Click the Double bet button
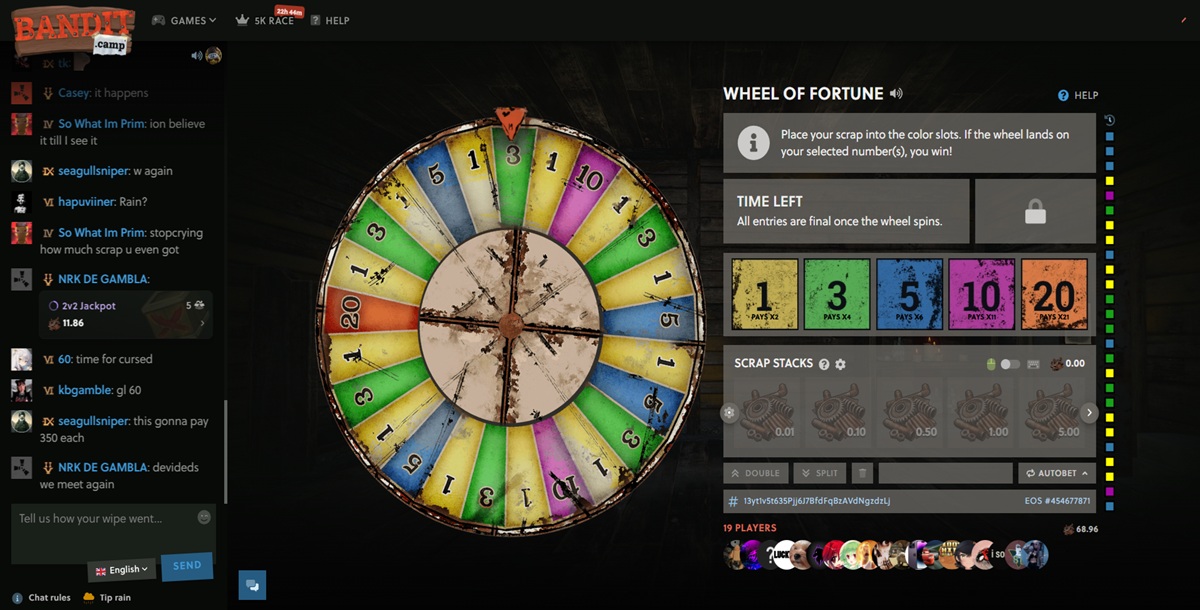The width and height of the screenshot is (1200, 610). [755, 473]
